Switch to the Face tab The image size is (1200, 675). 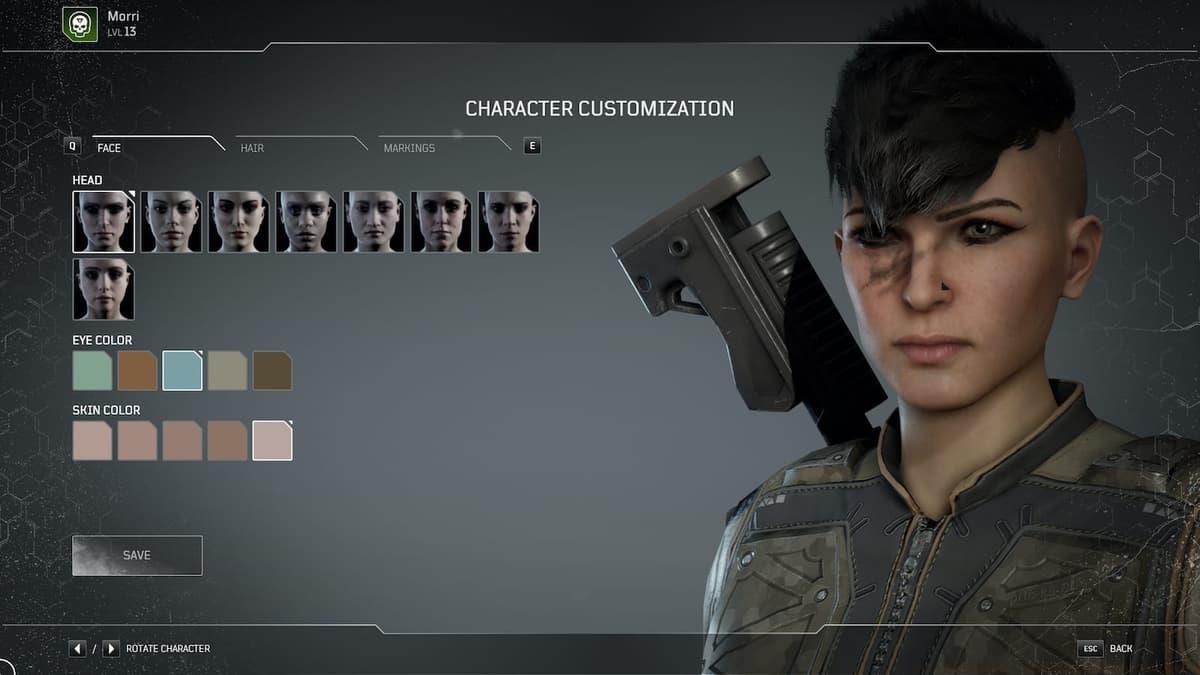pyautogui.click(x=110, y=148)
